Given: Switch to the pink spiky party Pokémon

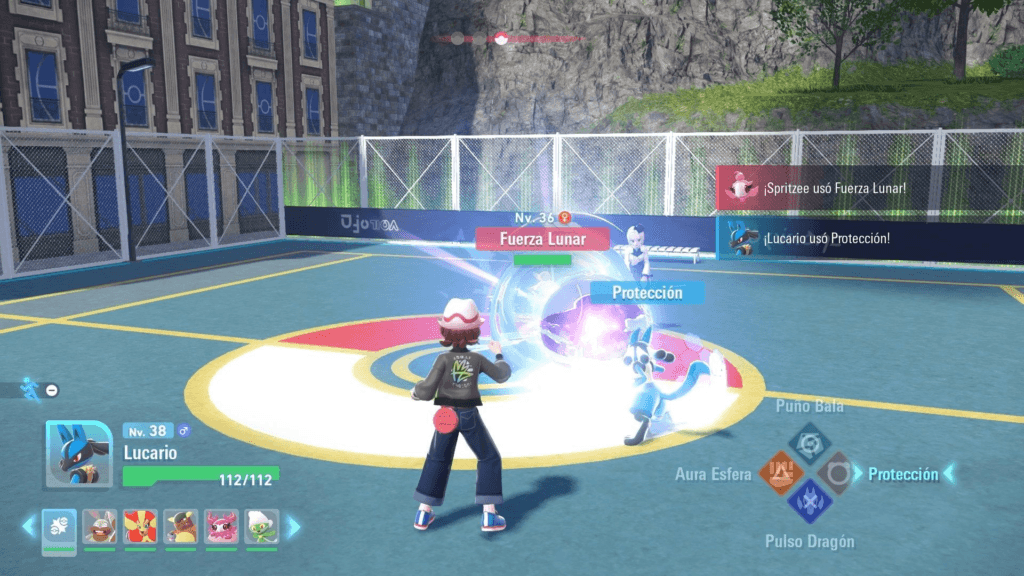Looking at the screenshot, I should [221, 526].
